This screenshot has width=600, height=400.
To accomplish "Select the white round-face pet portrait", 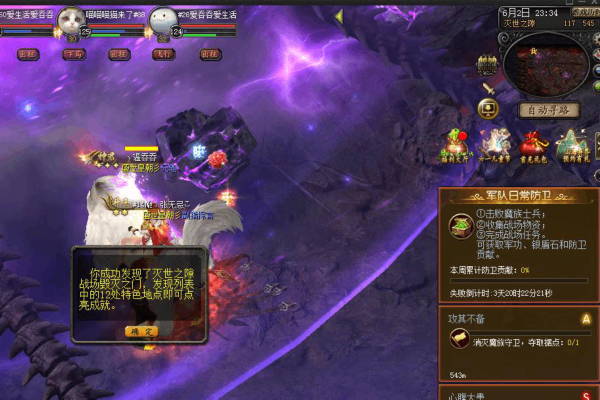I will coord(164,19).
